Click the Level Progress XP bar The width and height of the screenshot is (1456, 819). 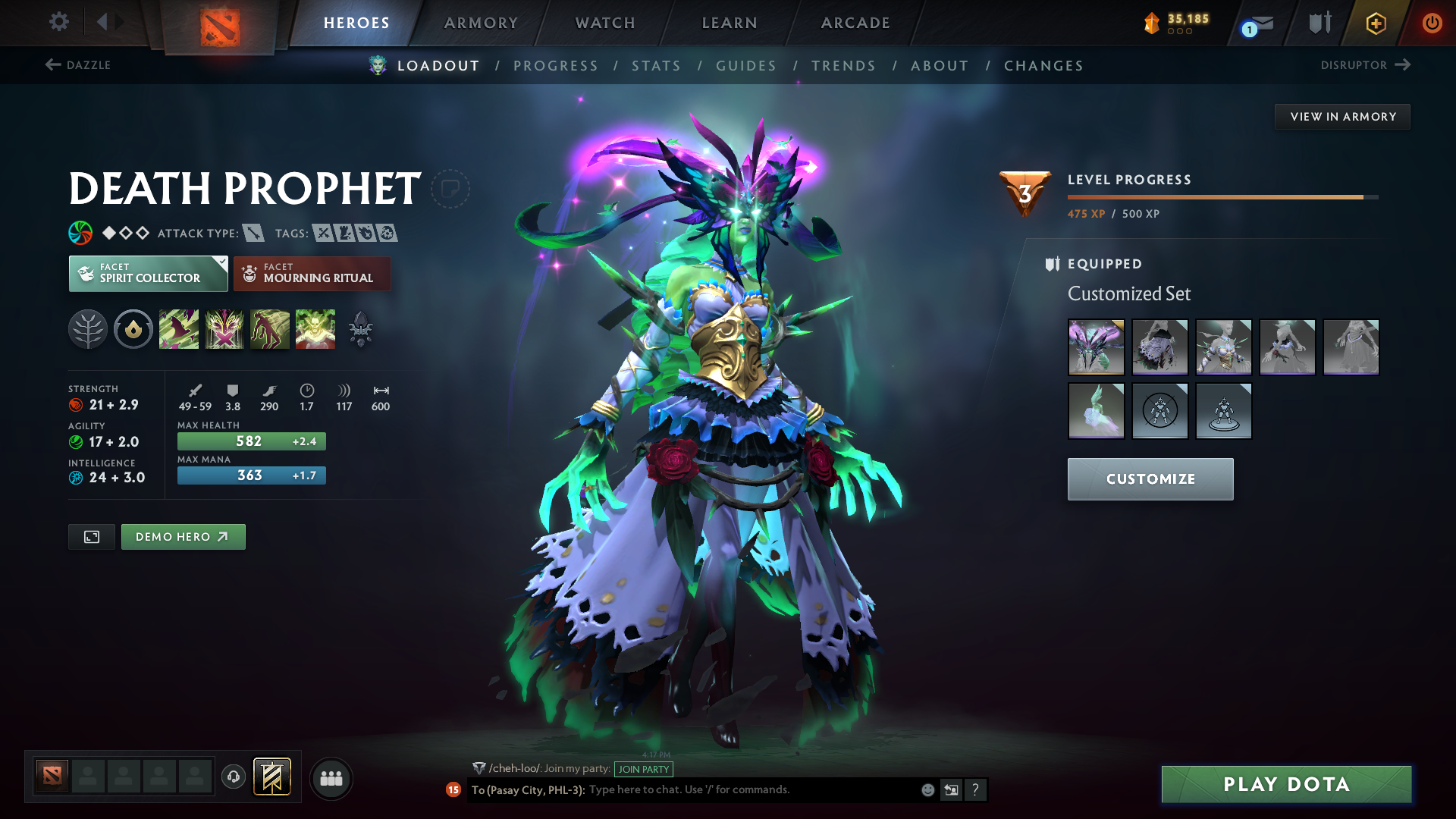click(x=1221, y=196)
